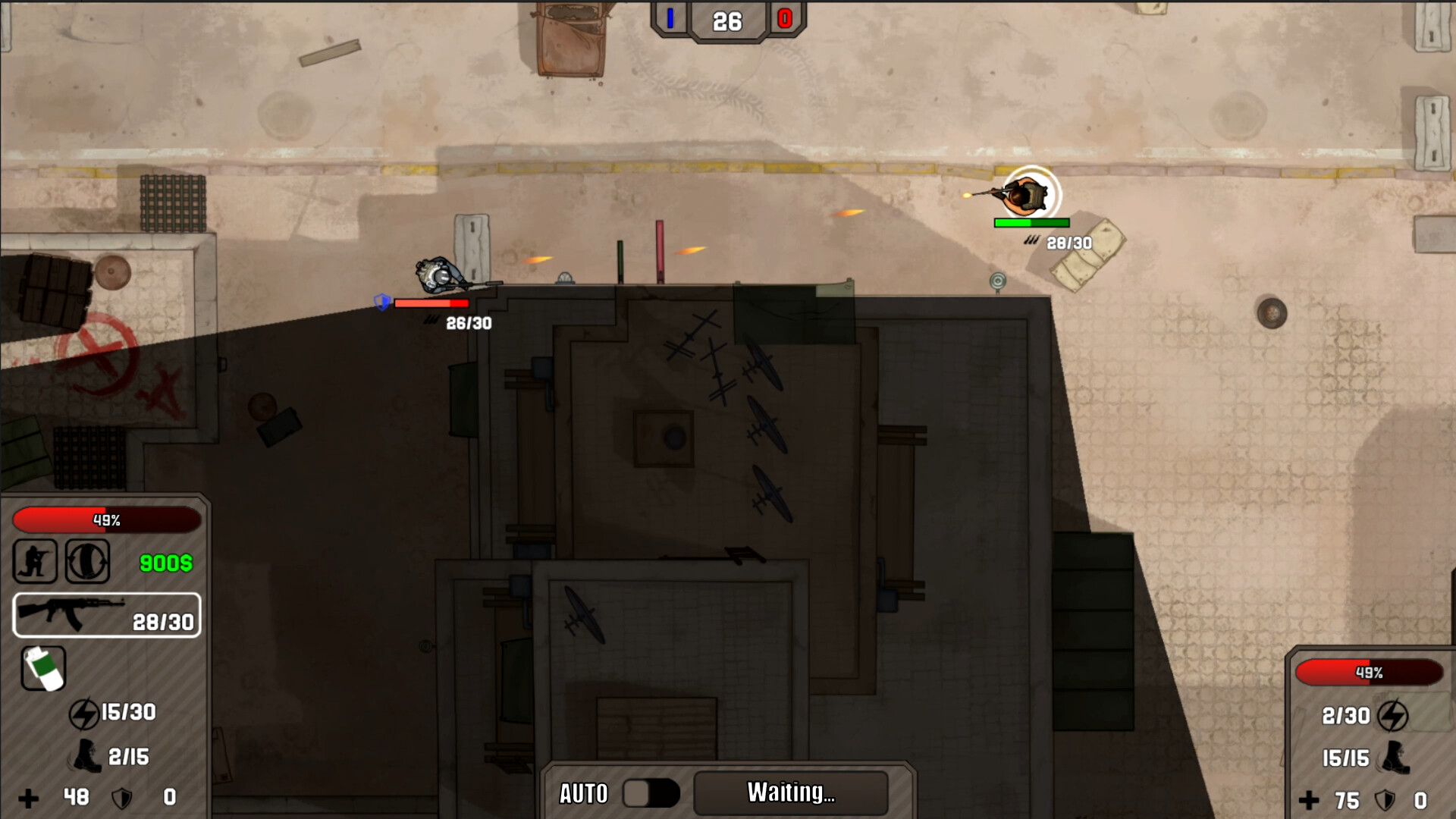
Task: Toggle the smoke grenade item slot
Action: tap(44, 669)
